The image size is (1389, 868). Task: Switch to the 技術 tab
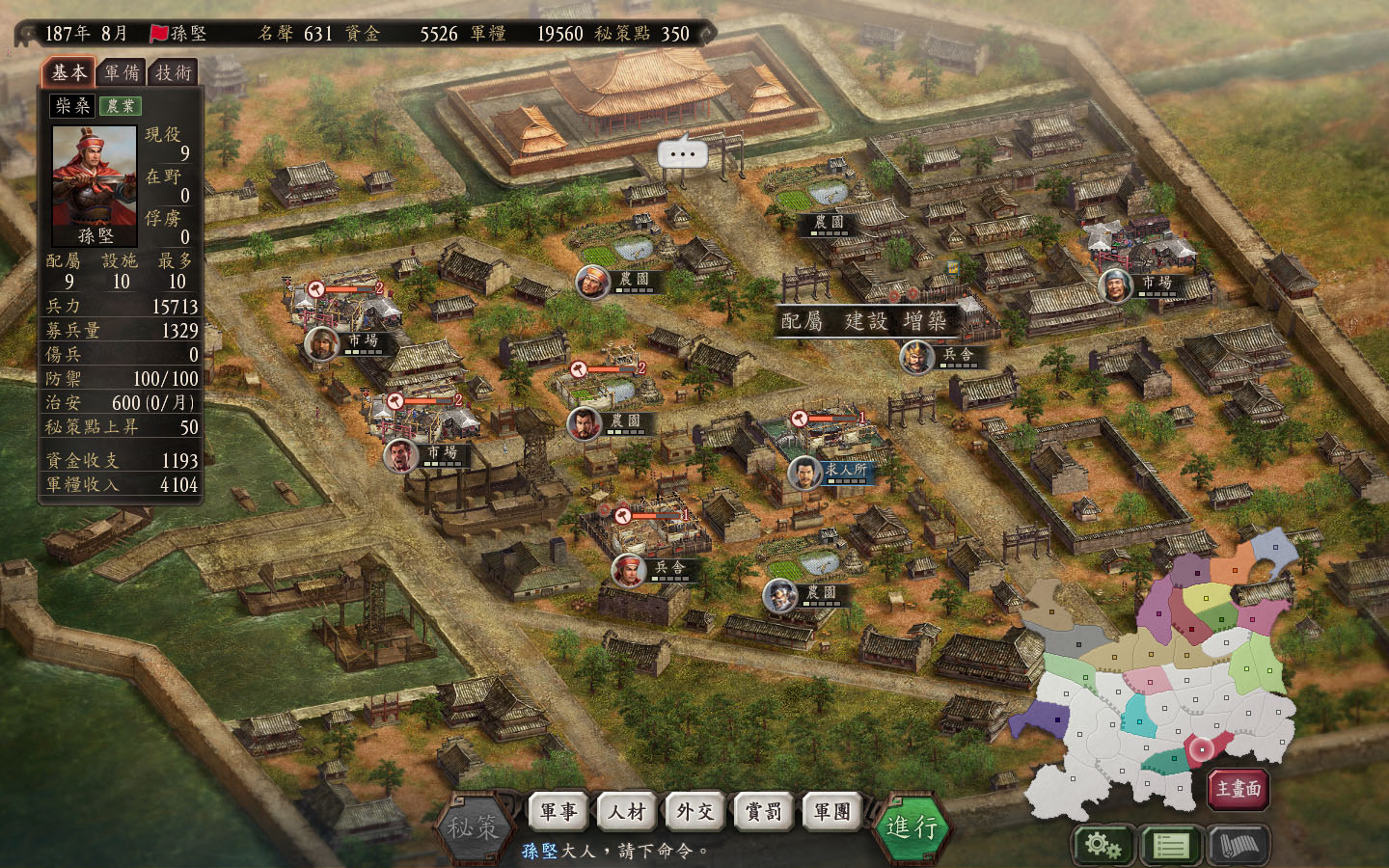tap(174, 72)
